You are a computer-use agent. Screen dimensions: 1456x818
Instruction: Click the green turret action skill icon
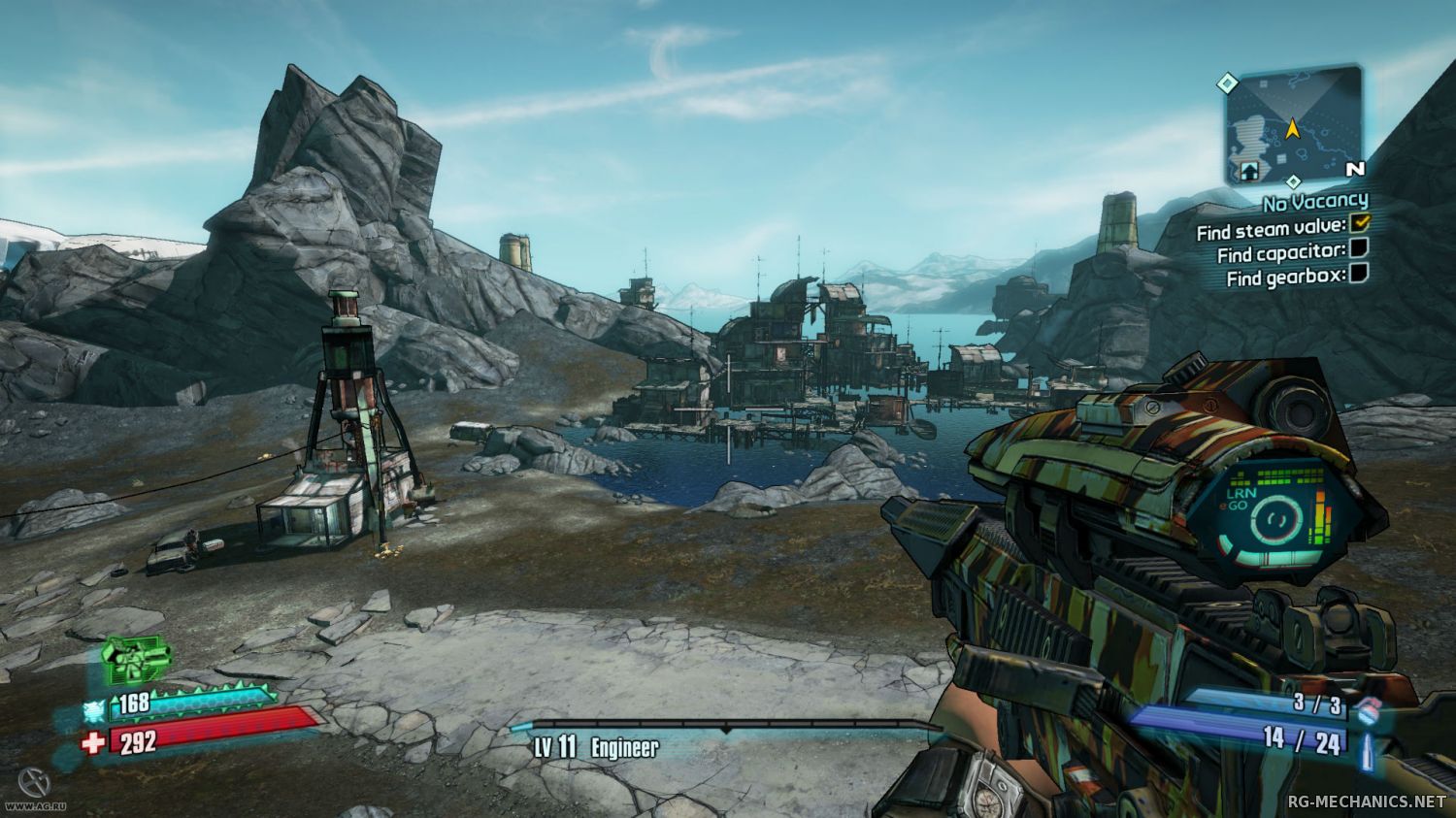[136, 661]
